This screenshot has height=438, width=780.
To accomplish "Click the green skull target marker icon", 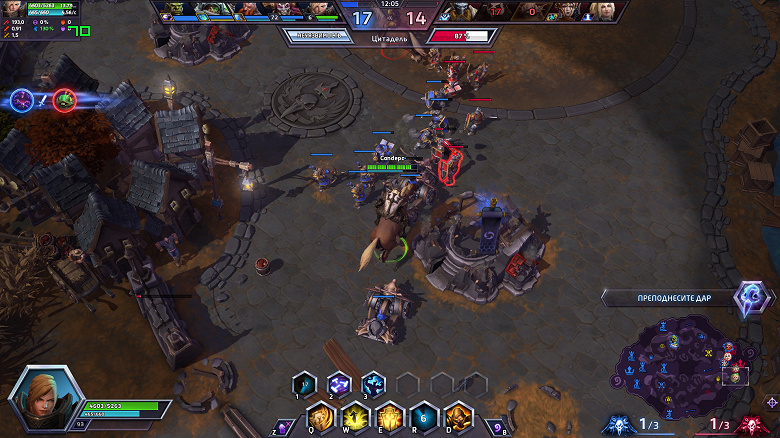I will click(65, 99).
